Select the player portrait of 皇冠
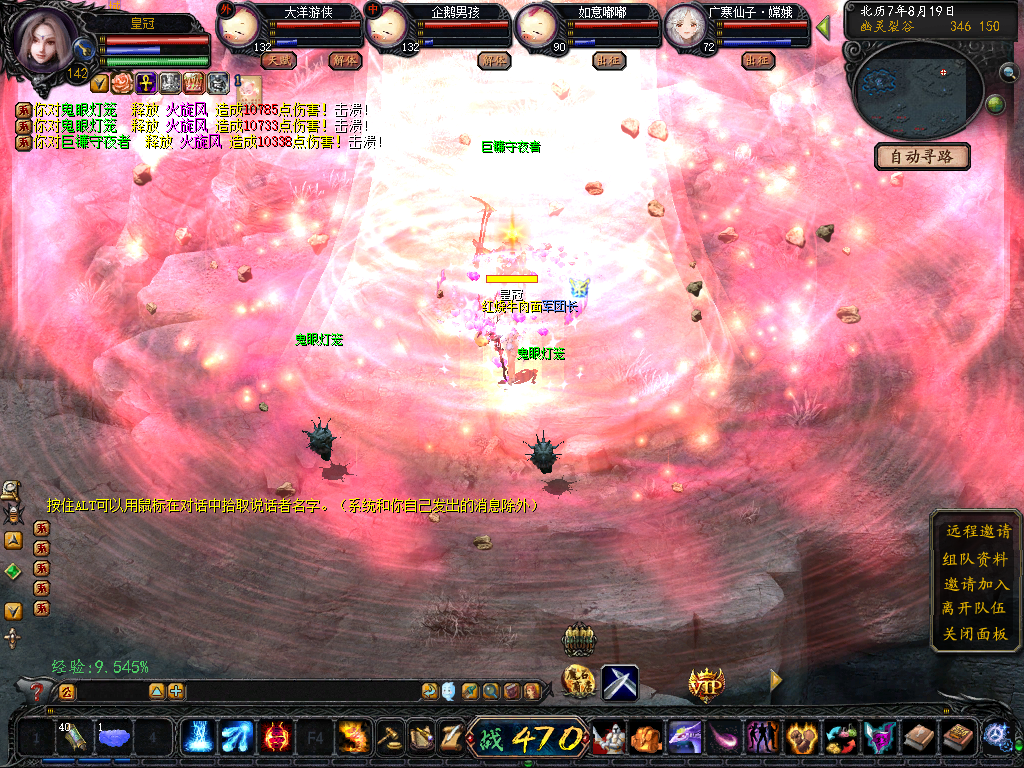 [x=44, y=40]
